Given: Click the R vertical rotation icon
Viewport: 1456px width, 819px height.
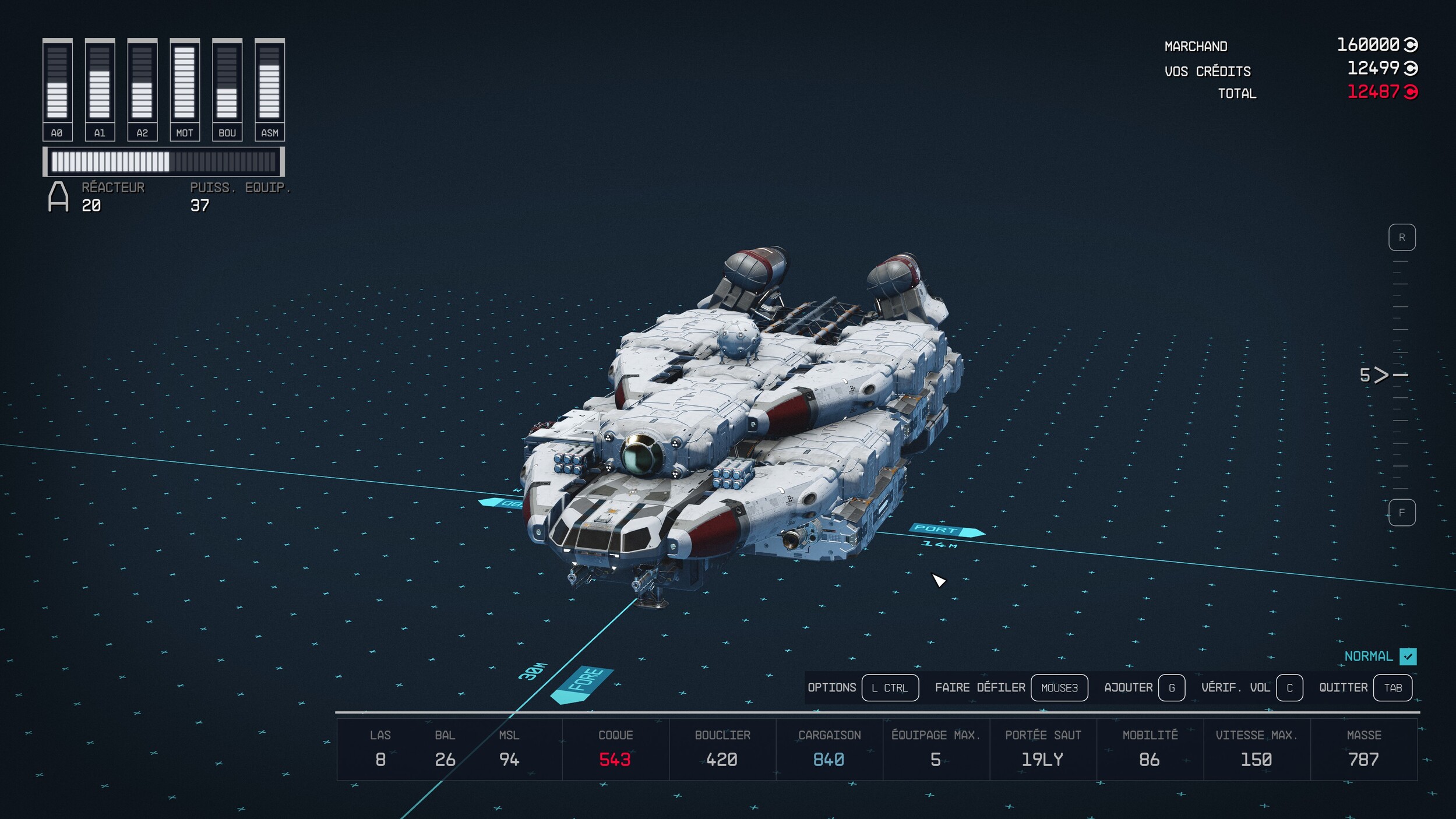Looking at the screenshot, I should tap(1402, 237).
